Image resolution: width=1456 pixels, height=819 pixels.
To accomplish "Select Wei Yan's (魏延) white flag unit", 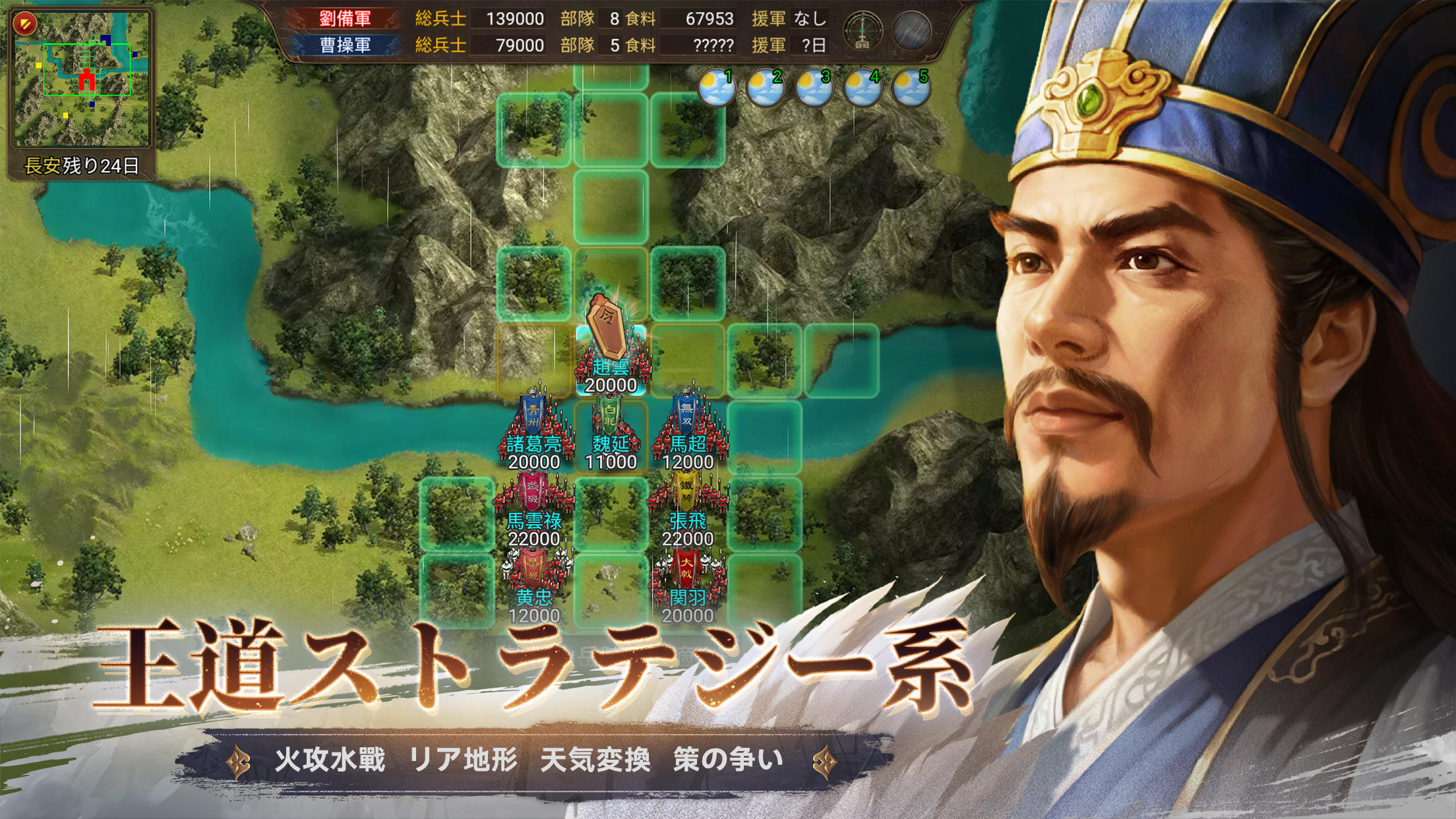I will click(x=610, y=429).
